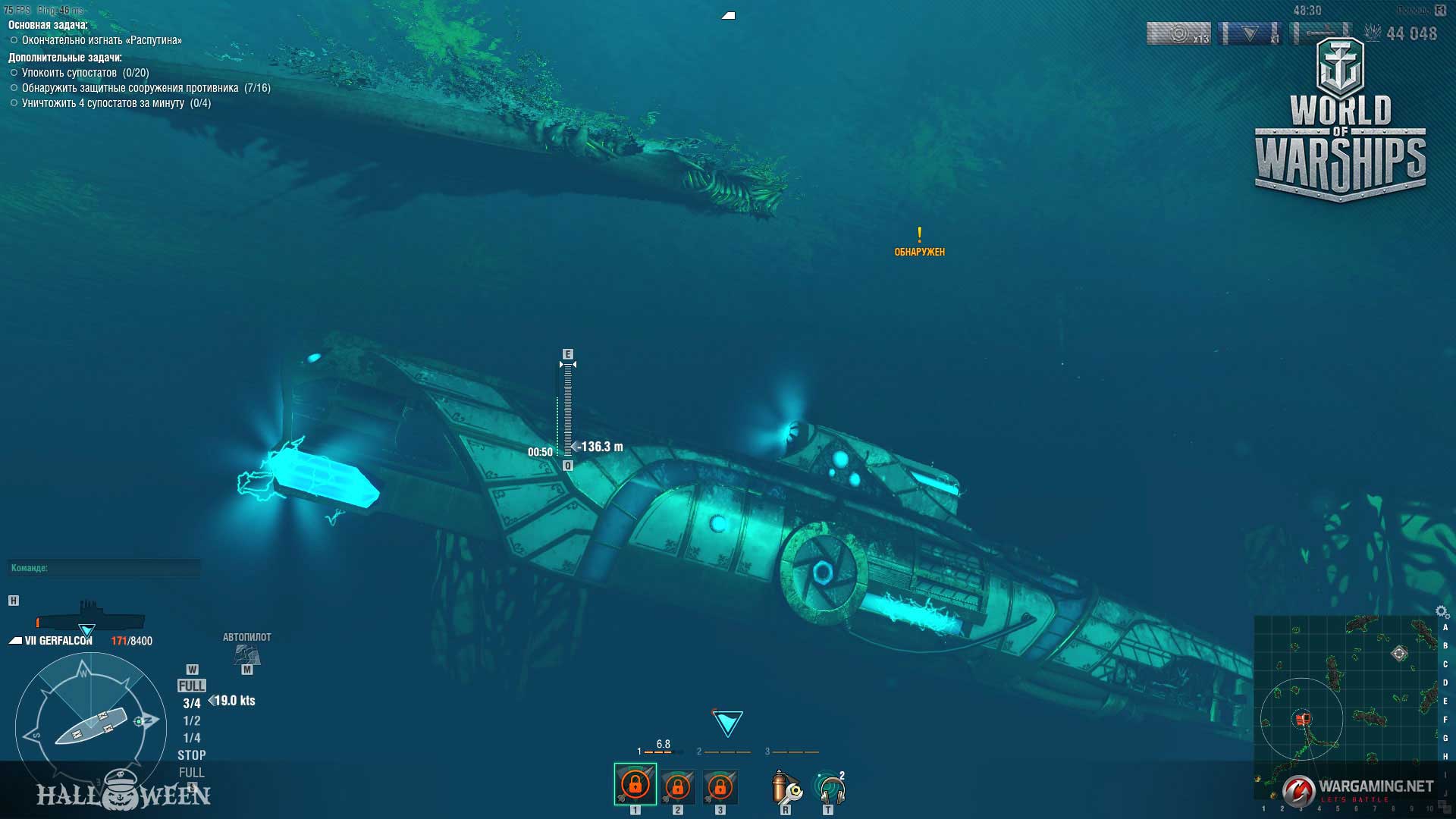Click the Wargaming.net logo watermark
Viewport: 1456px width, 819px height.
click(1357, 789)
